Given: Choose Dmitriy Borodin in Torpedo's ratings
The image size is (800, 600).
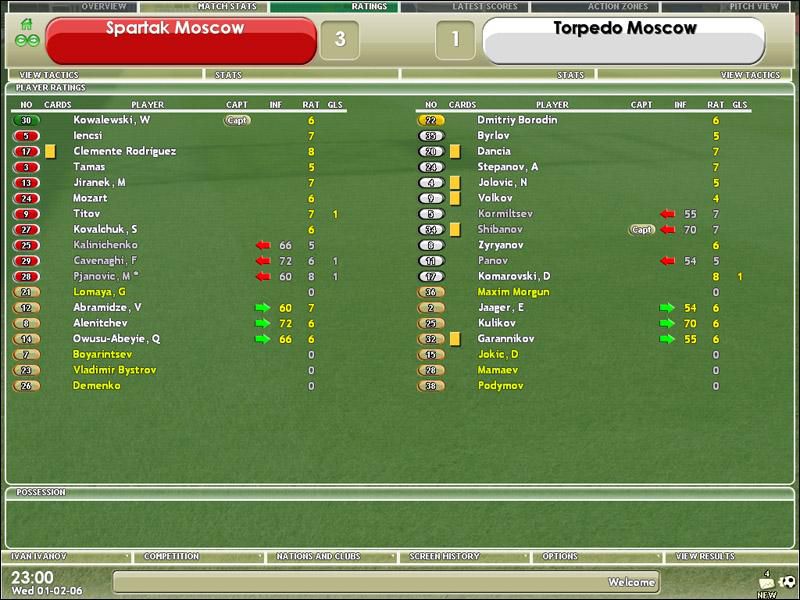Looking at the screenshot, I should [x=517, y=120].
